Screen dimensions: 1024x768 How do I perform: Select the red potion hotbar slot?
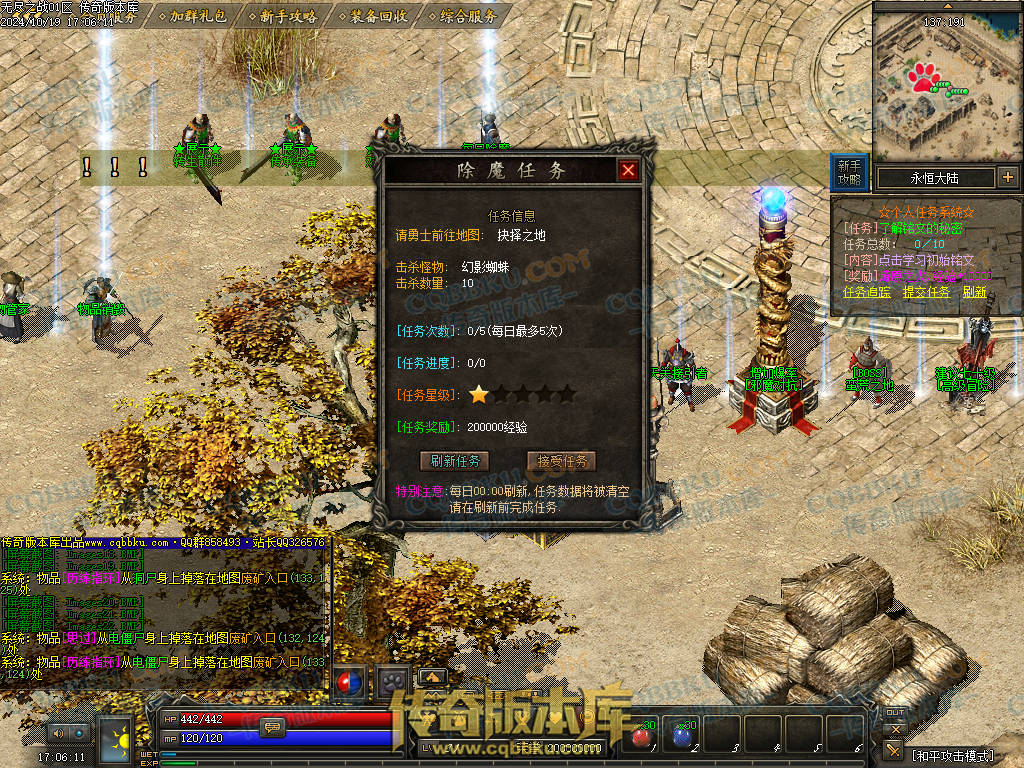click(640, 738)
